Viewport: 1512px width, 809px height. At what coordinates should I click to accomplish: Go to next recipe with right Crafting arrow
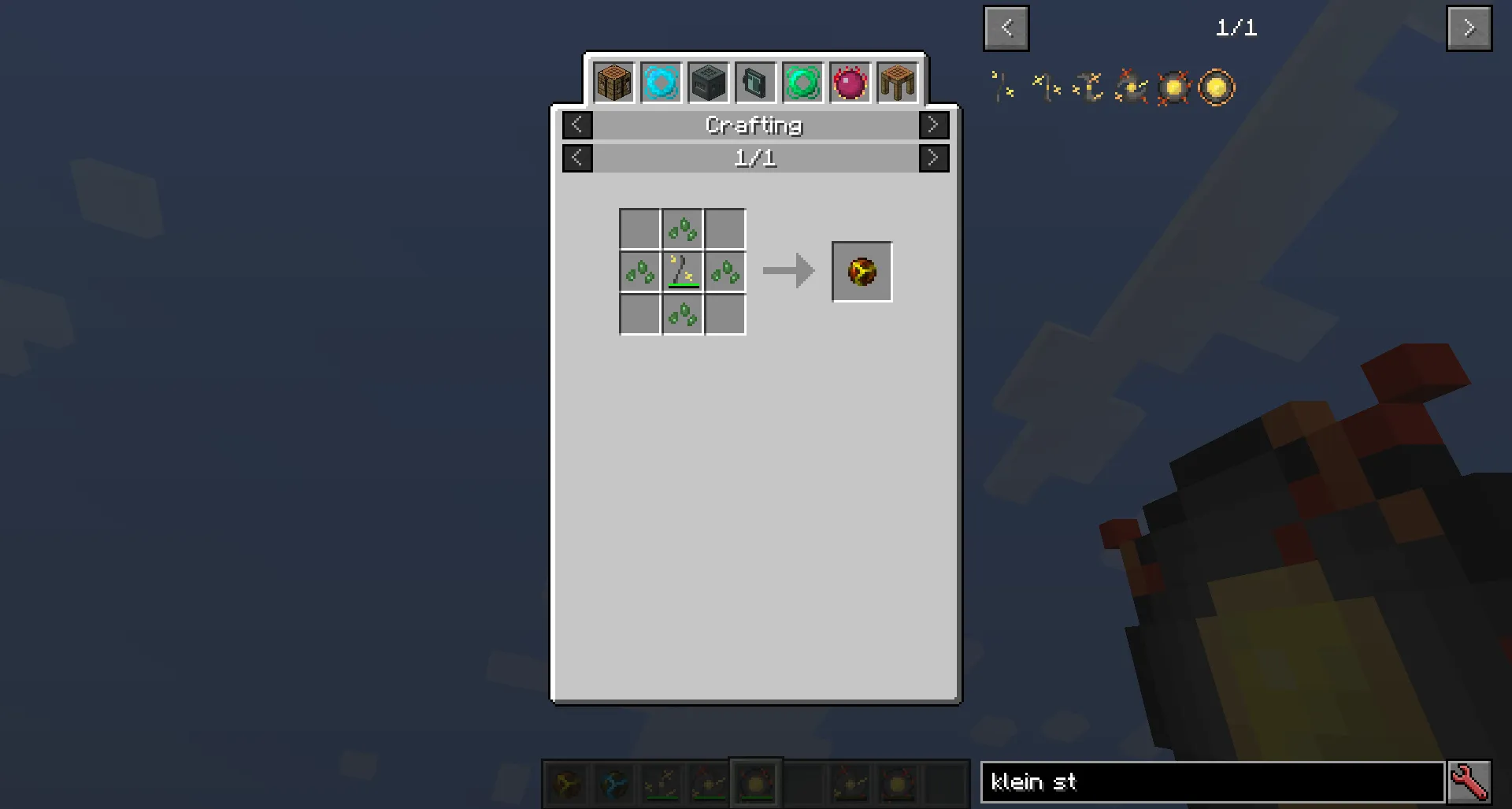point(933,124)
